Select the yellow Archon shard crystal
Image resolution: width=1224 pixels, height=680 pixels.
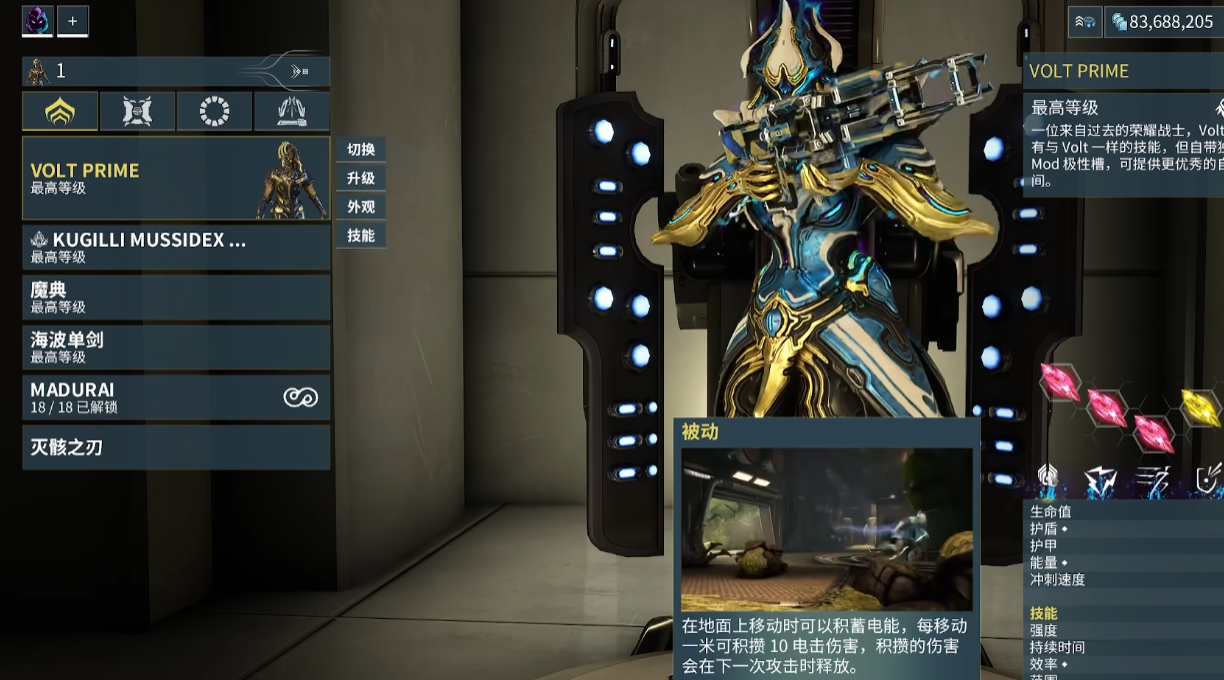[1199, 407]
